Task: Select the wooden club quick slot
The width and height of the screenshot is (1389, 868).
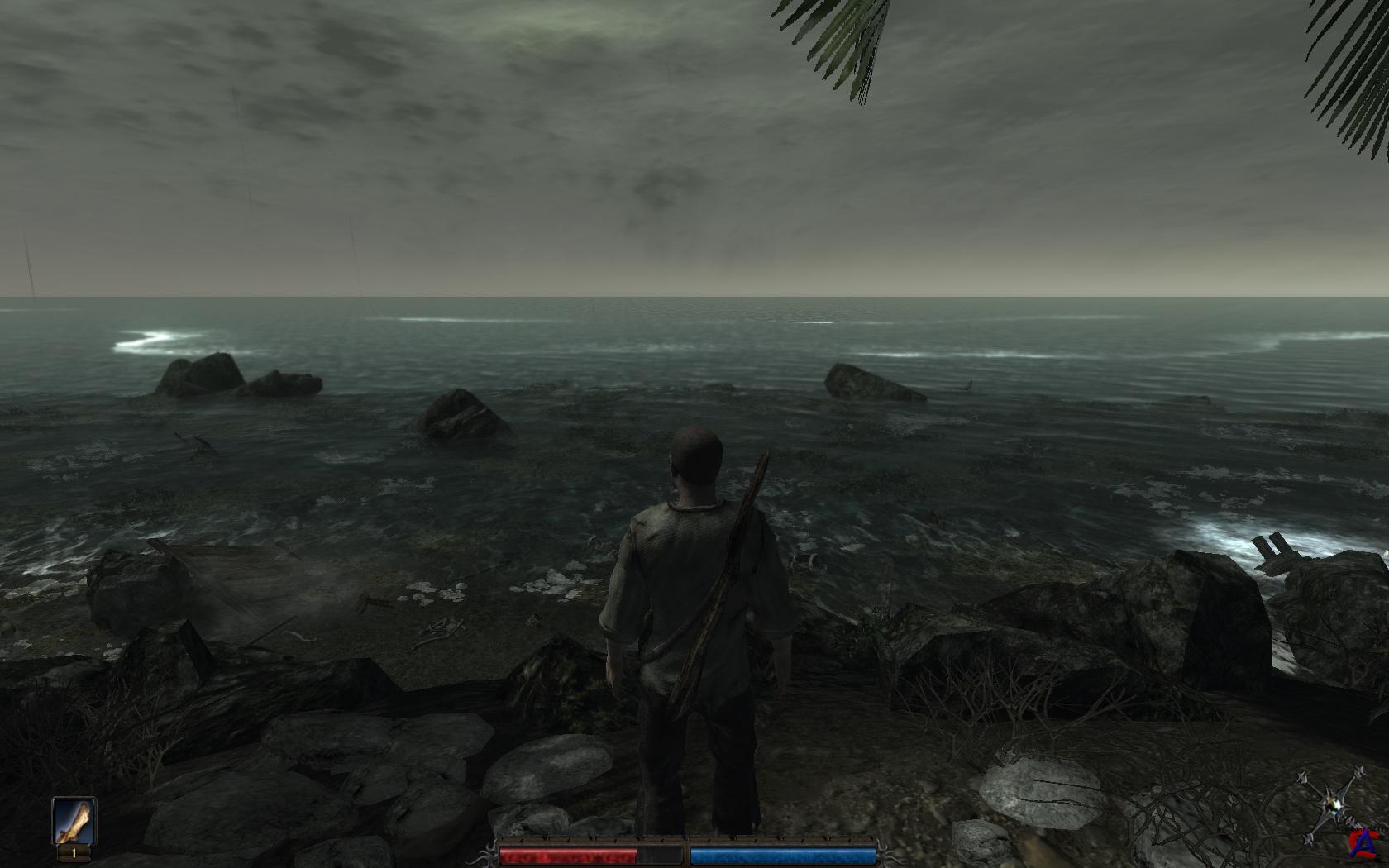Action: tap(74, 820)
